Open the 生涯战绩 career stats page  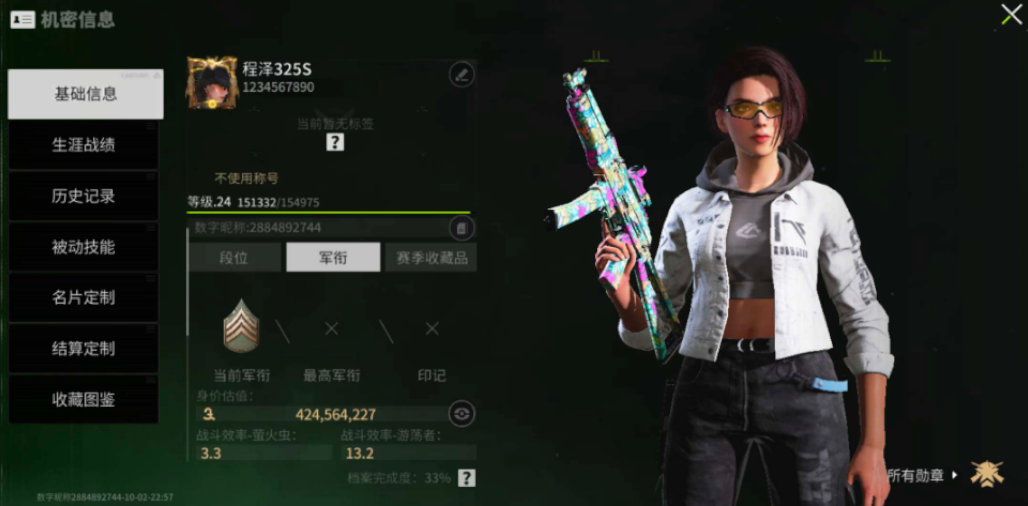pos(83,145)
